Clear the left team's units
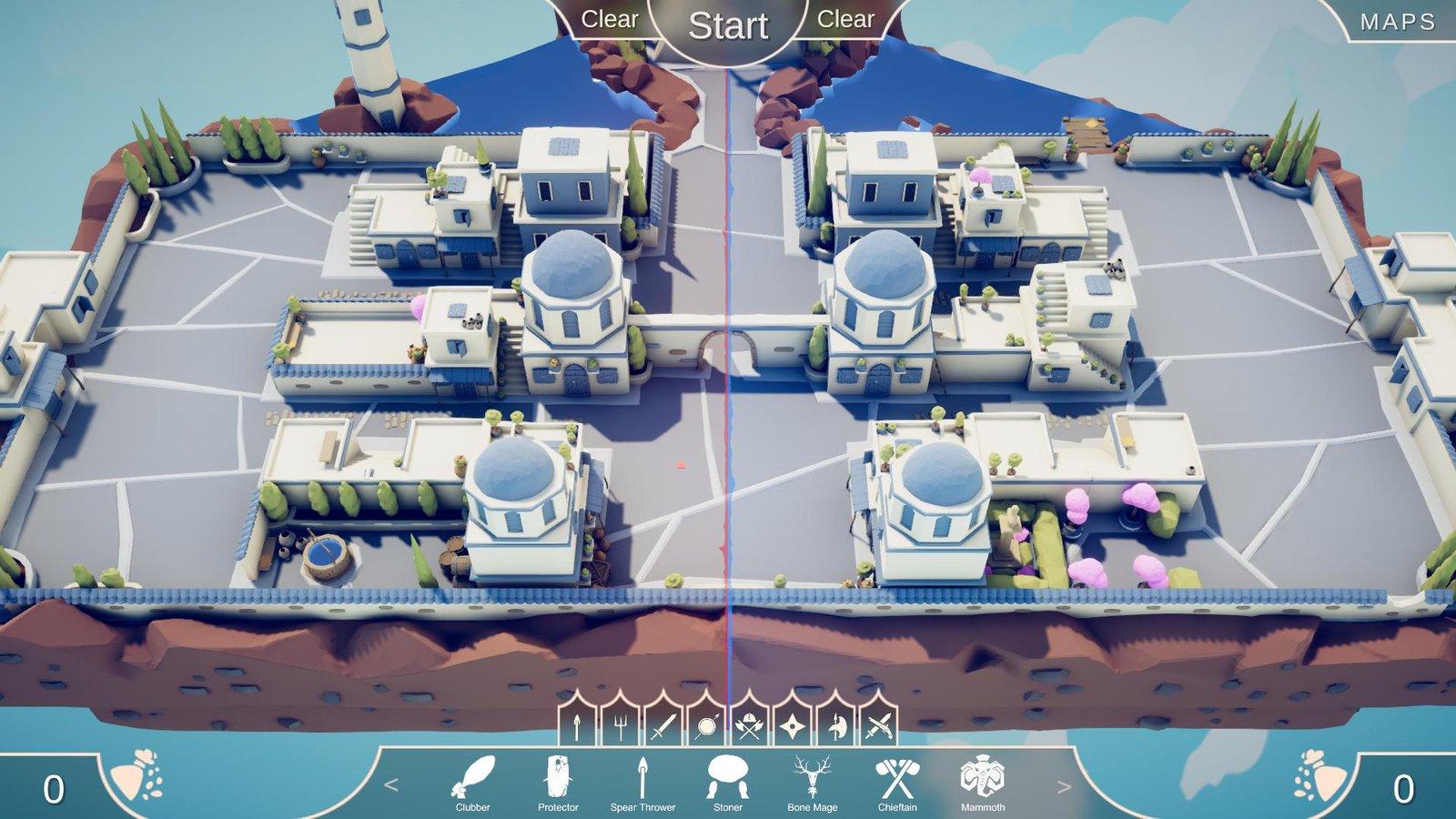This screenshot has height=819, width=1456. click(x=612, y=20)
